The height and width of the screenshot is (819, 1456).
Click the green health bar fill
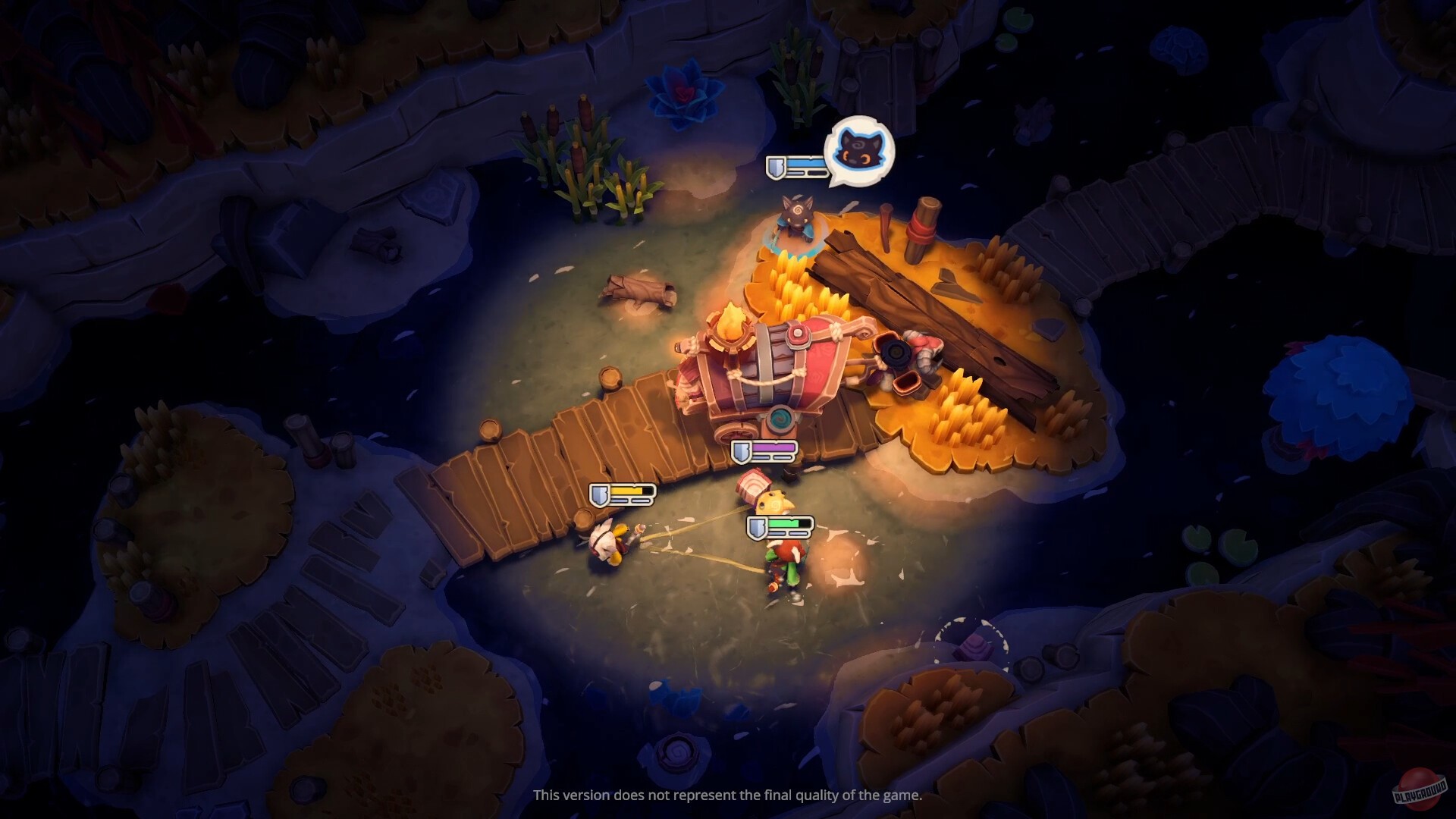[x=785, y=523]
